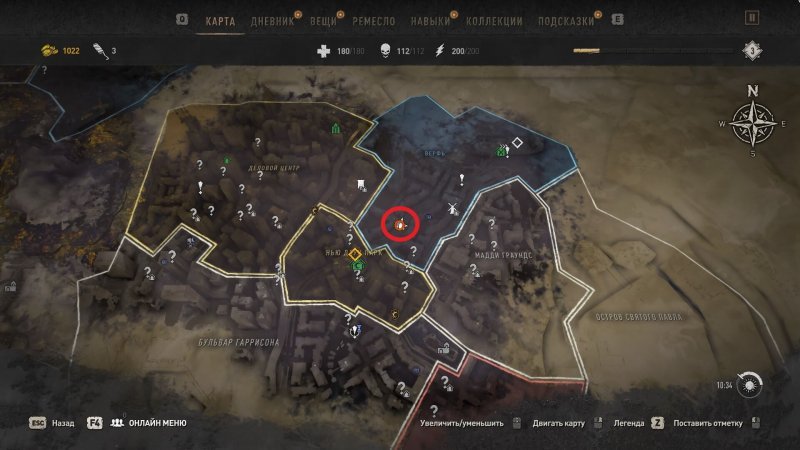Screen dimensions: 800x450
Task: Select the yellow diamond quest marker
Action: [x=354, y=254]
